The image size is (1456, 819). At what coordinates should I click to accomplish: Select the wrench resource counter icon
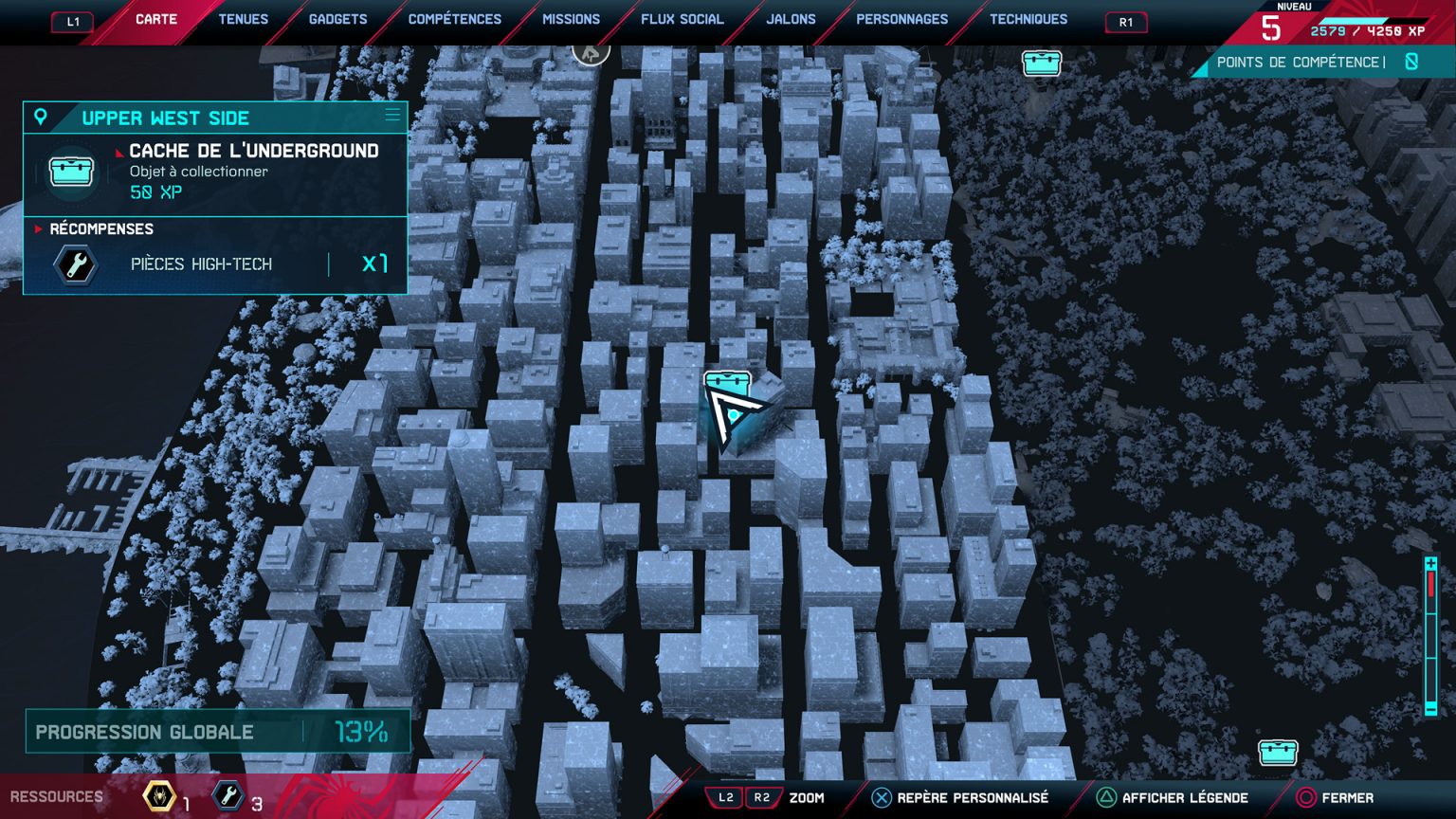(227, 796)
